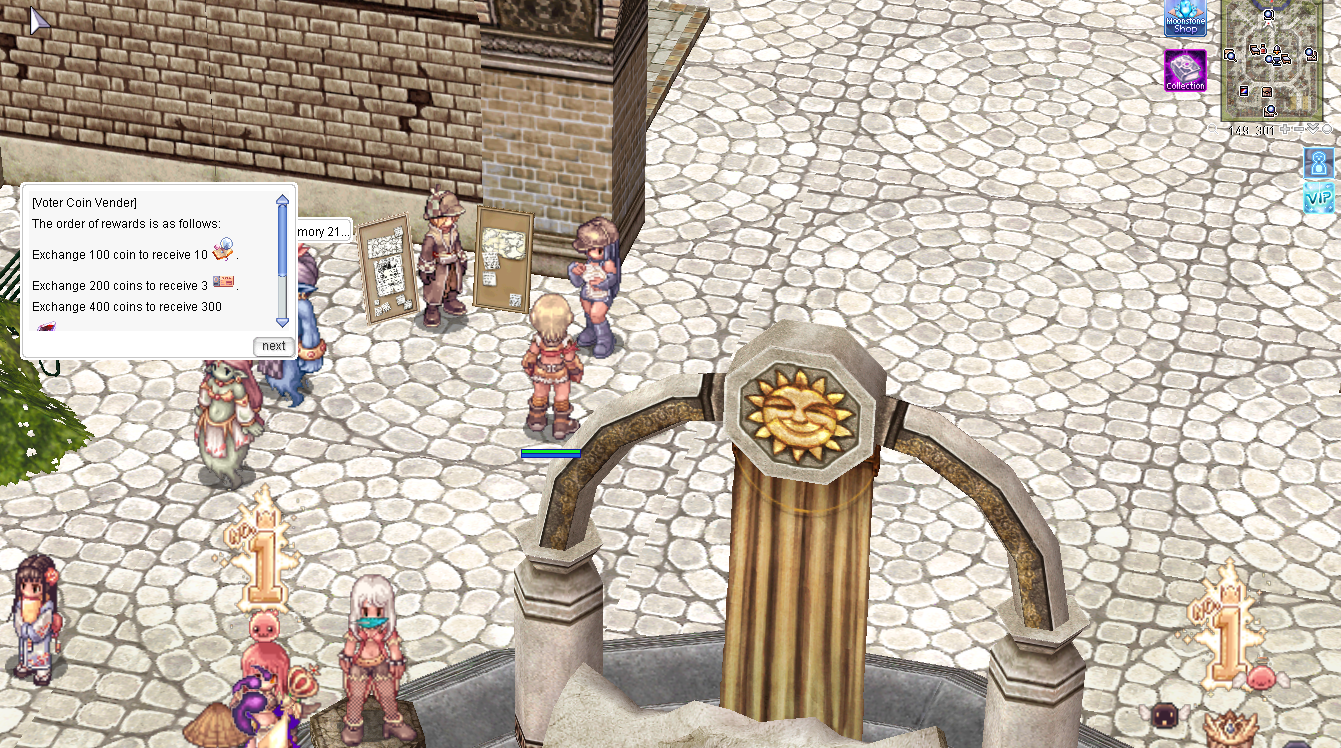The width and height of the screenshot is (1341, 748).
Task: Open the VIP menu
Action: tap(1319, 198)
